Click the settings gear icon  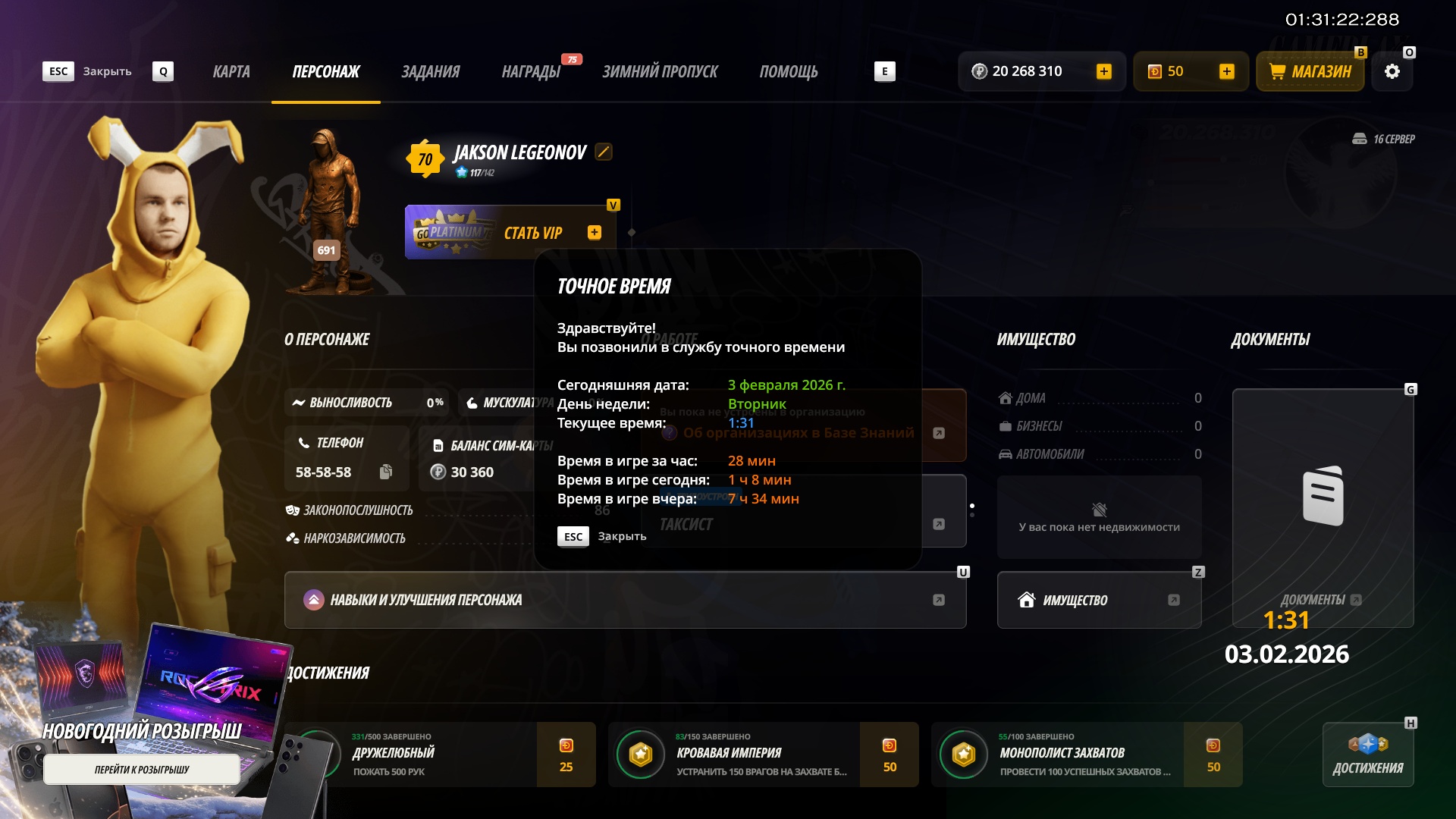click(x=1392, y=72)
